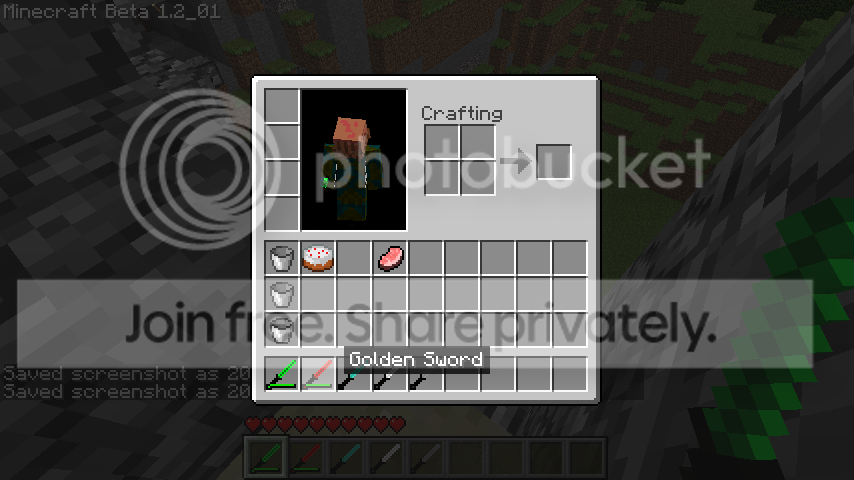Viewport: 854px width, 480px height.
Task: Pick up the red sword in the inventory window
Action: 318,374
